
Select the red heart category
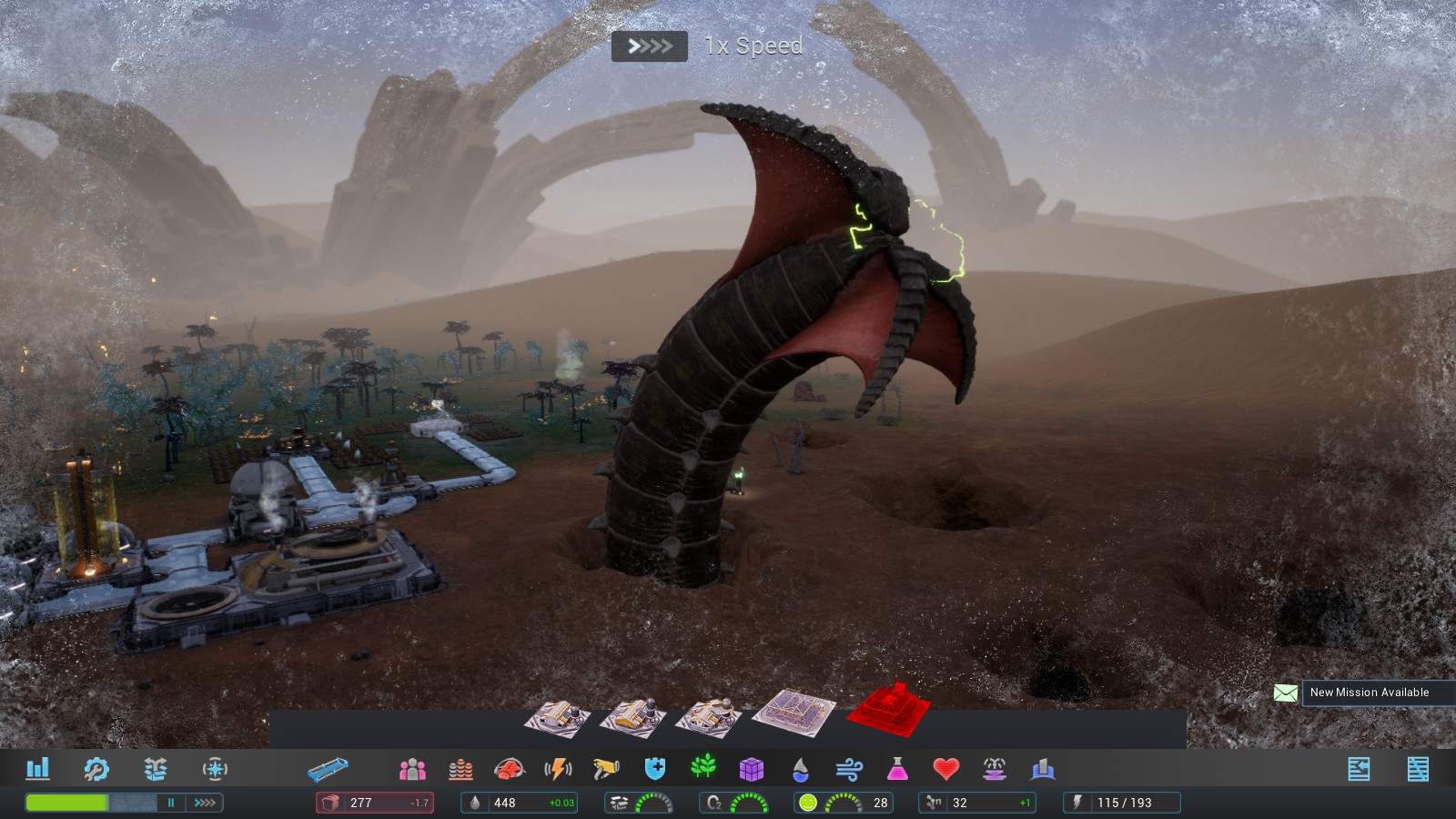coord(946,770)
